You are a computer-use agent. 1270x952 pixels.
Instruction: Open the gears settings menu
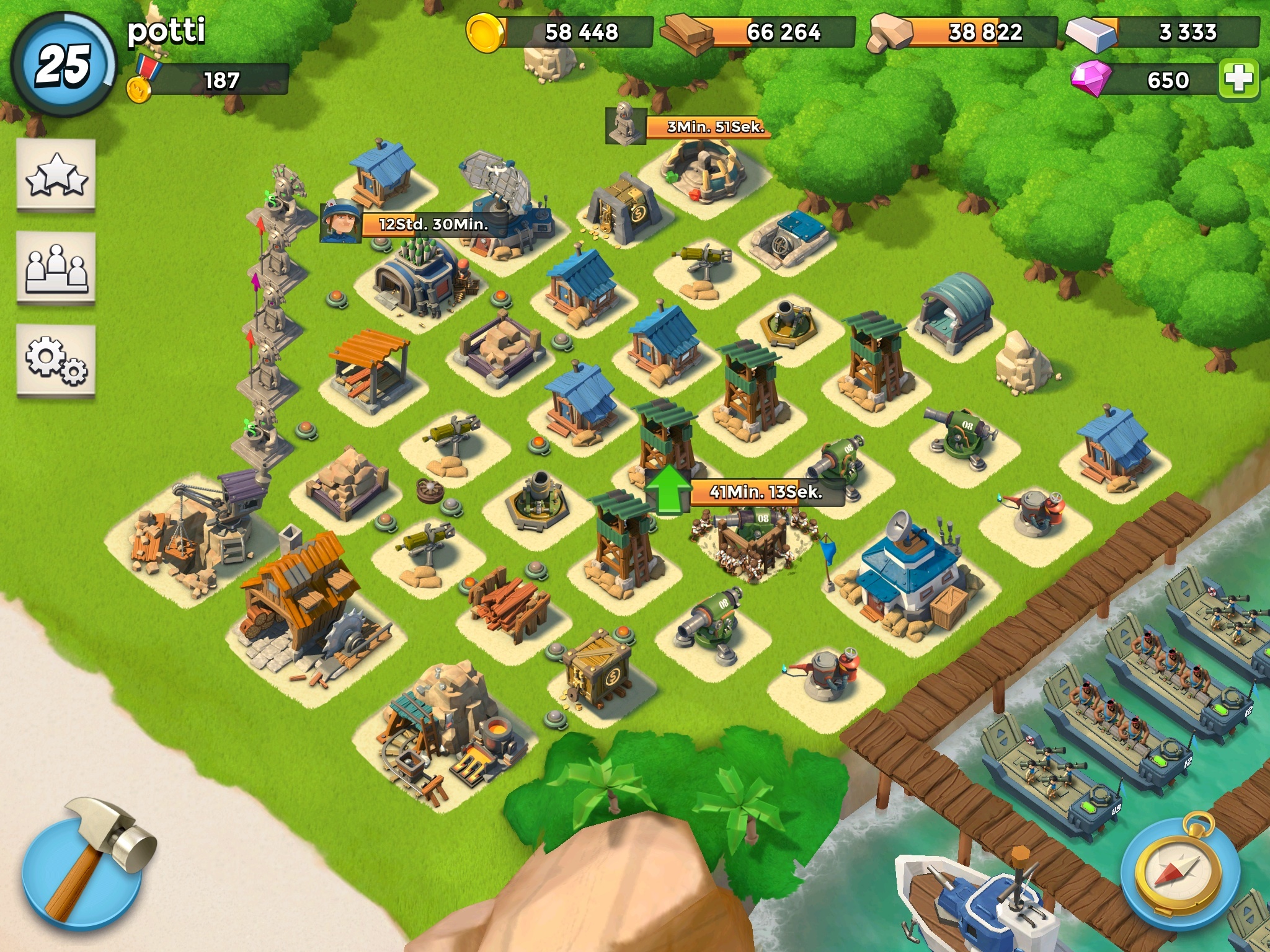click(x=56, y=360)
